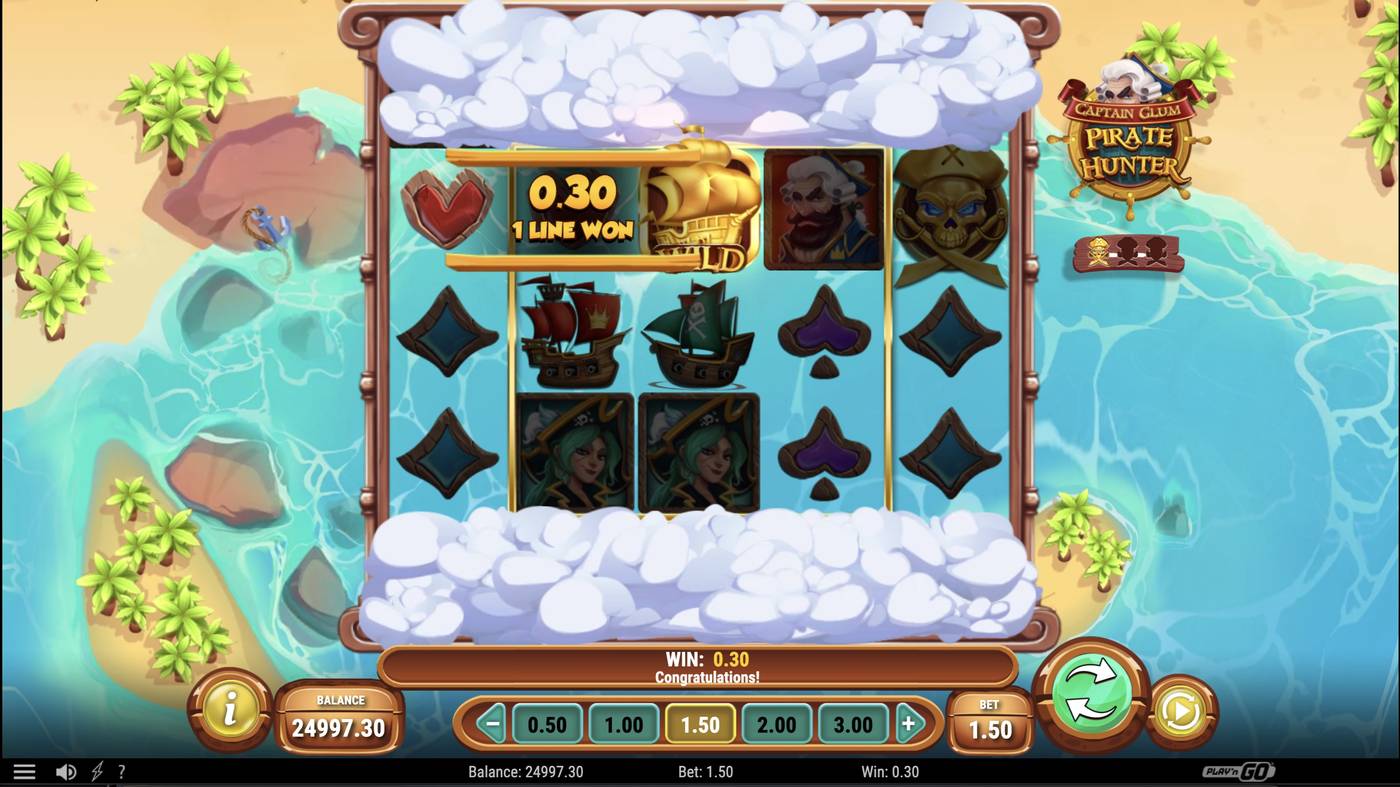Viewport: 1400px width, 787px height.
Task: Enable fast play with the lightning bolt icon
Action: 95,771
